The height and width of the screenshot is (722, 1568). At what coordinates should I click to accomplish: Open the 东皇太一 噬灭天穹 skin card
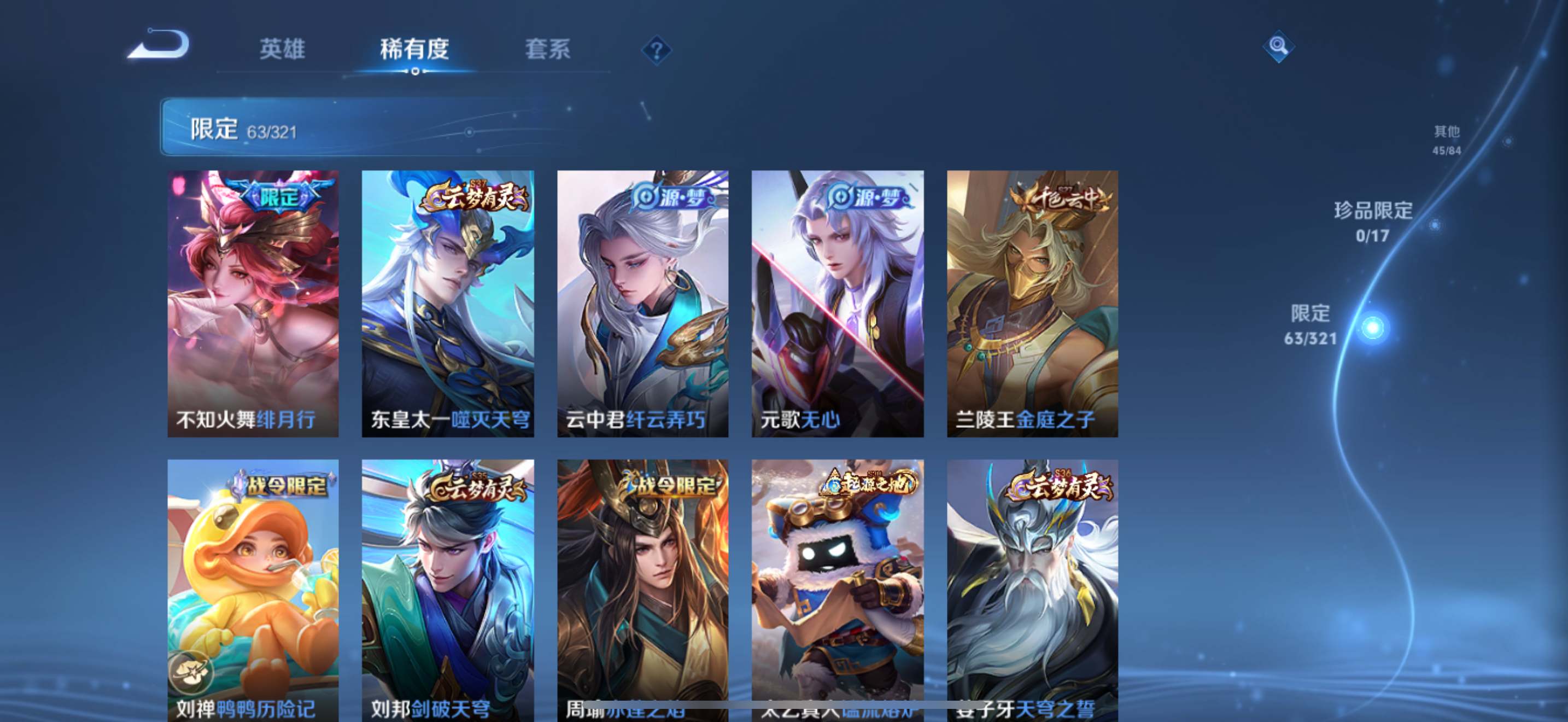tap(448, 303)
